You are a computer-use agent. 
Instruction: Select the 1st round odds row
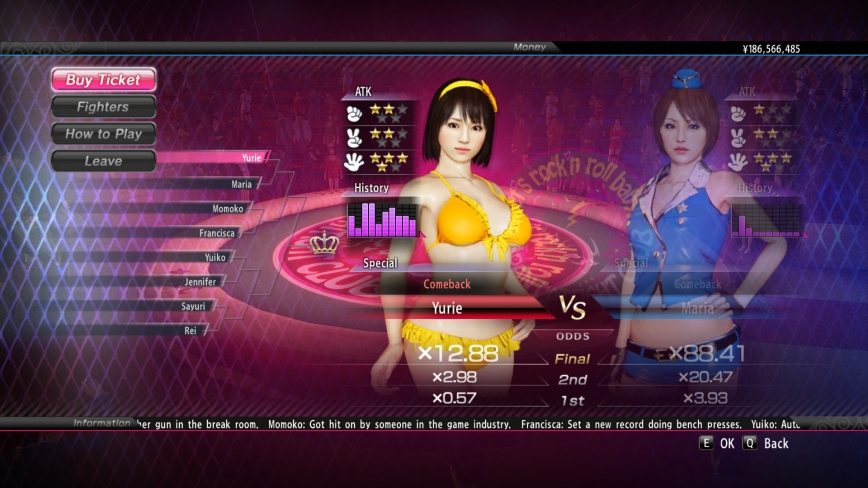(x=572, y=401)
